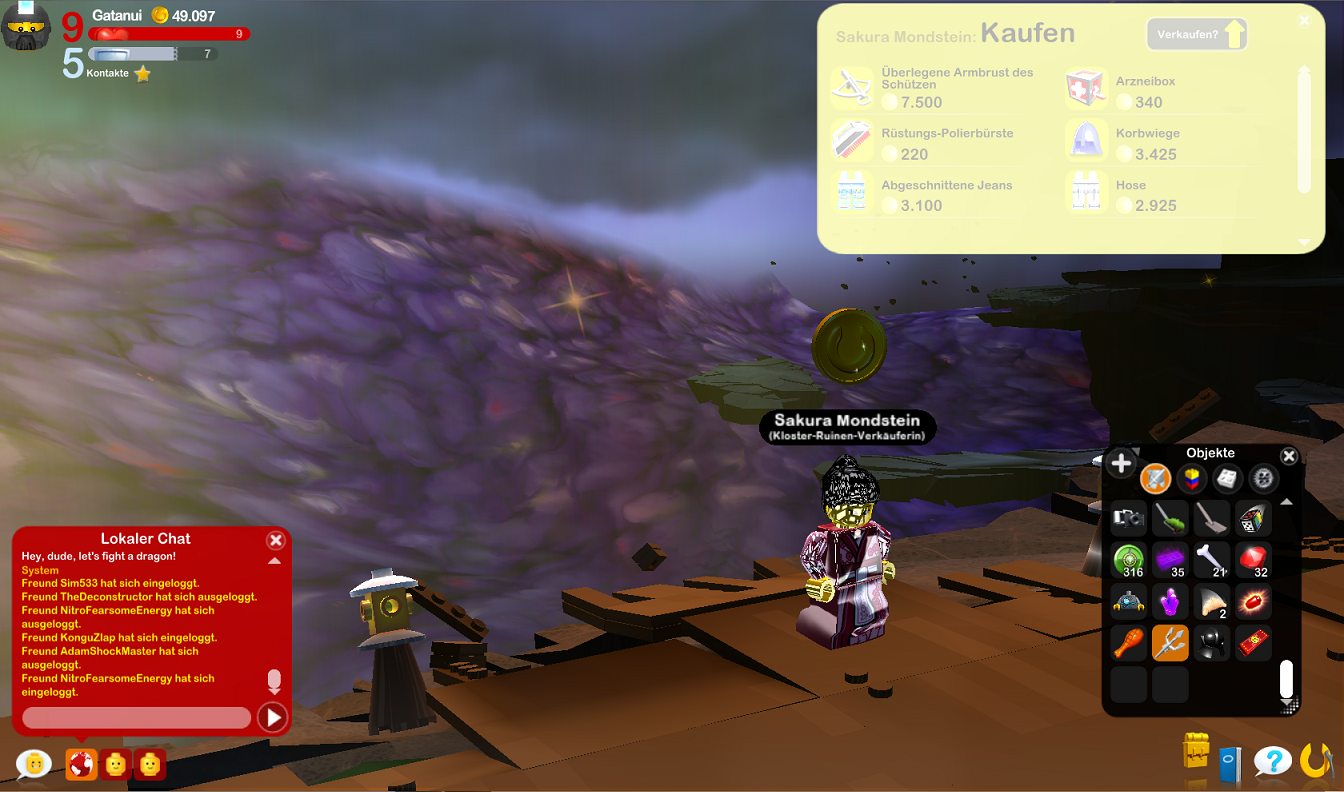Screen dimensions: 1344x792
Task: Switch to the gear Behaviors tab in Objekte
Action: 1262,478
